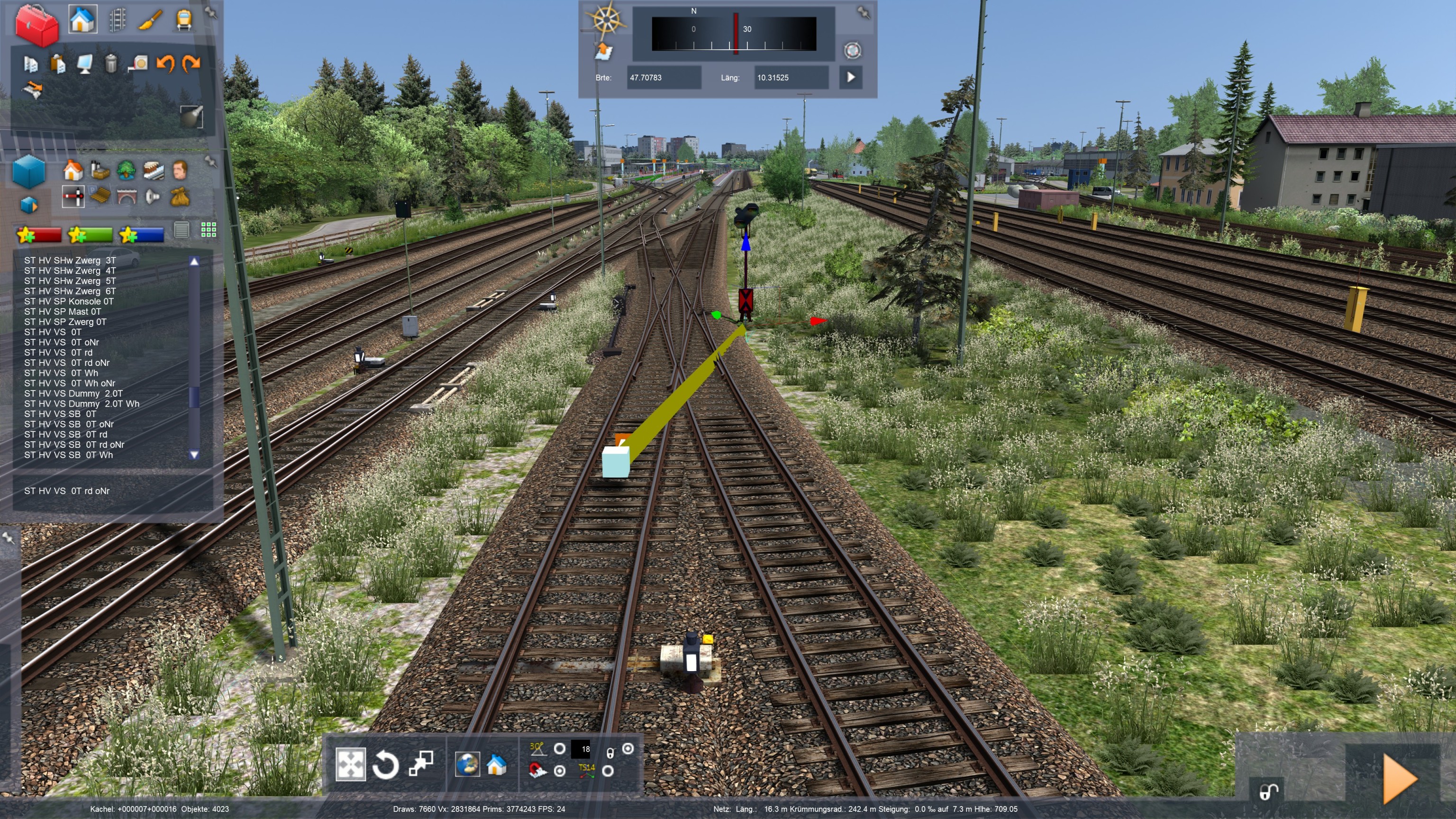Image resolution: width=1456 pixels, height=819 pixels.
Task: Click the orange undo arrow
Action: tap(165, 64)
